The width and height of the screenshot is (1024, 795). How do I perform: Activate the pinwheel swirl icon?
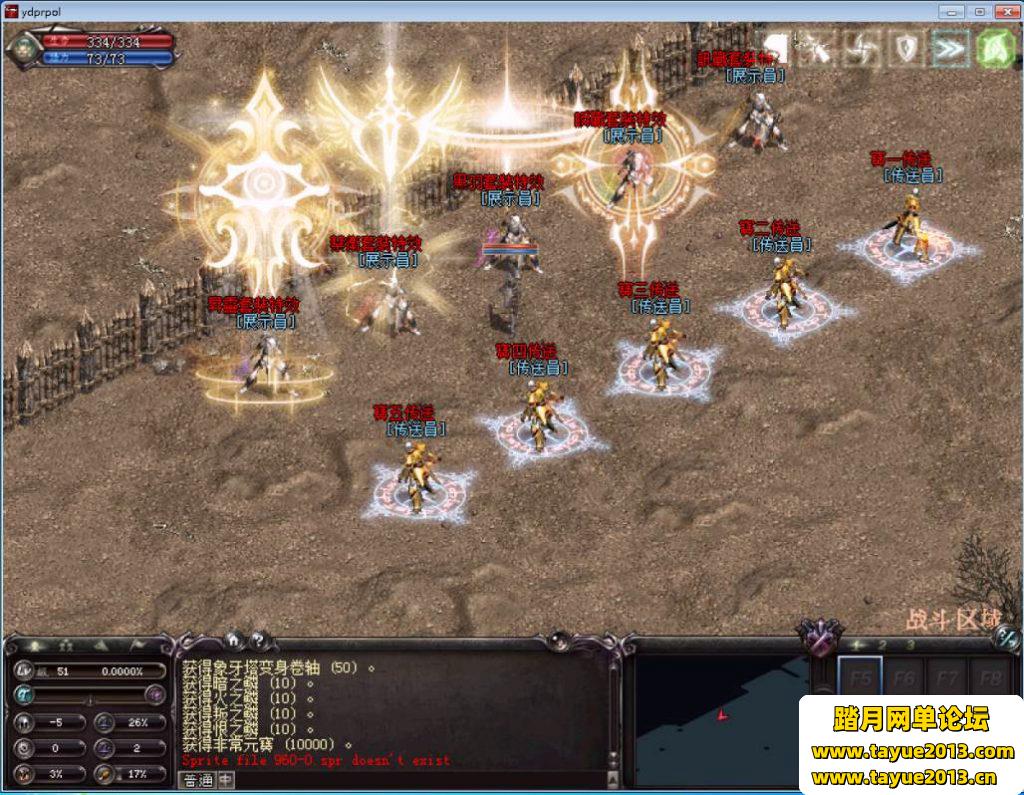coord(861,47)
